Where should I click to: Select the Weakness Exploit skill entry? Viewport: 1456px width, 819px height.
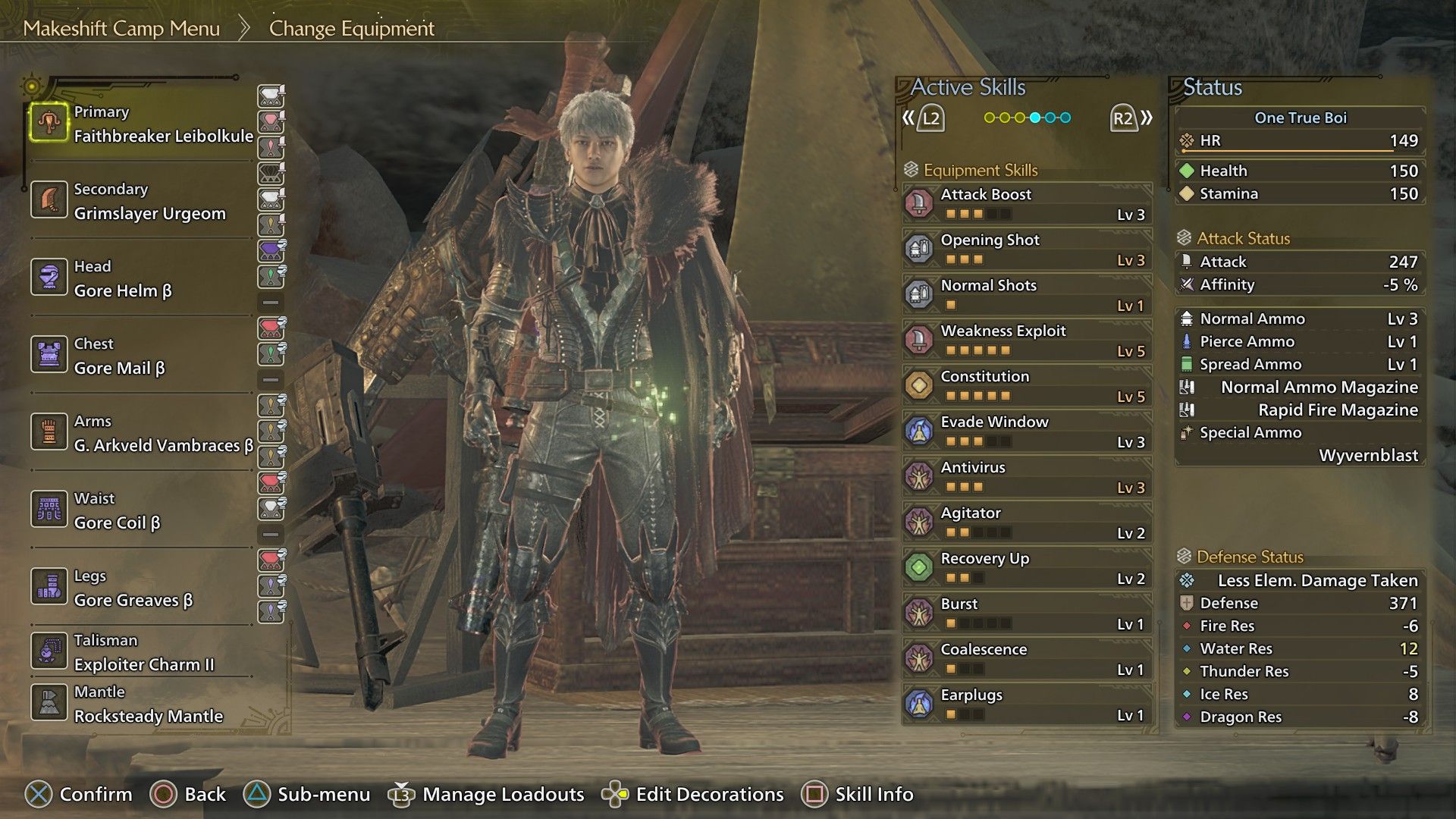[x=1027, y=340]
